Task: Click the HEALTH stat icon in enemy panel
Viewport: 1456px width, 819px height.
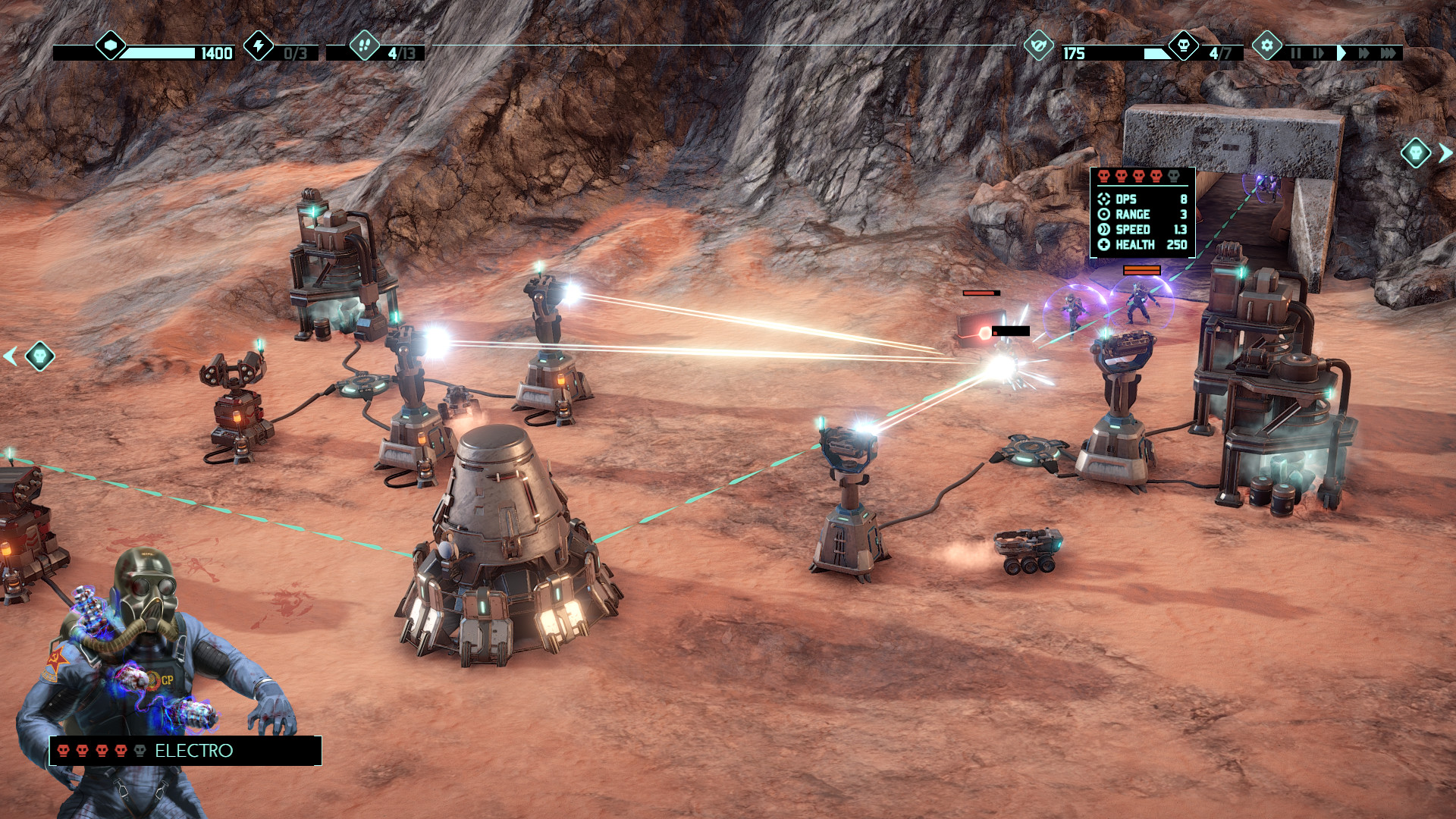Action: [x=1104, y=244]
